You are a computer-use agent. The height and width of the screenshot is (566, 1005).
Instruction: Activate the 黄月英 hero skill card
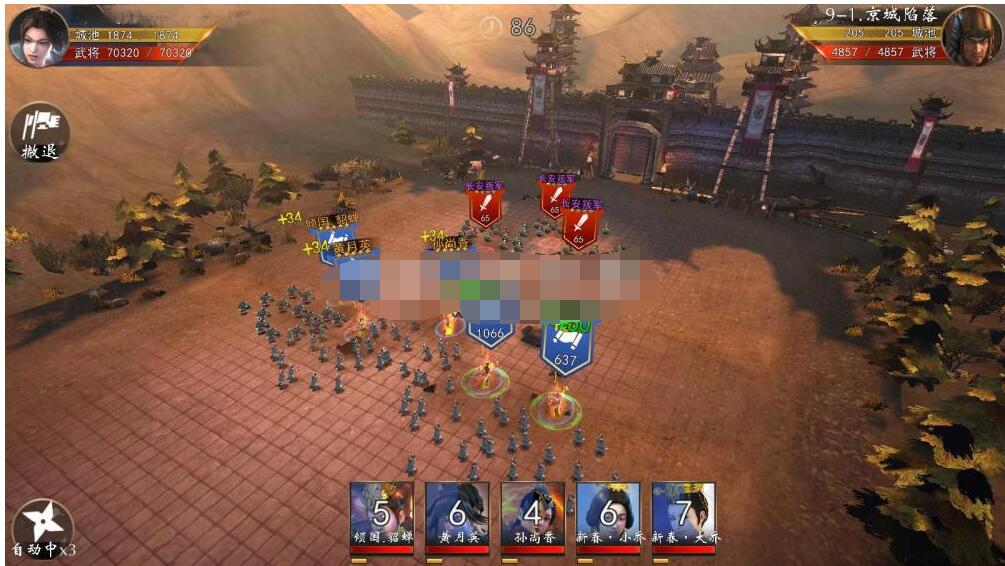click(x=457, y=515)
